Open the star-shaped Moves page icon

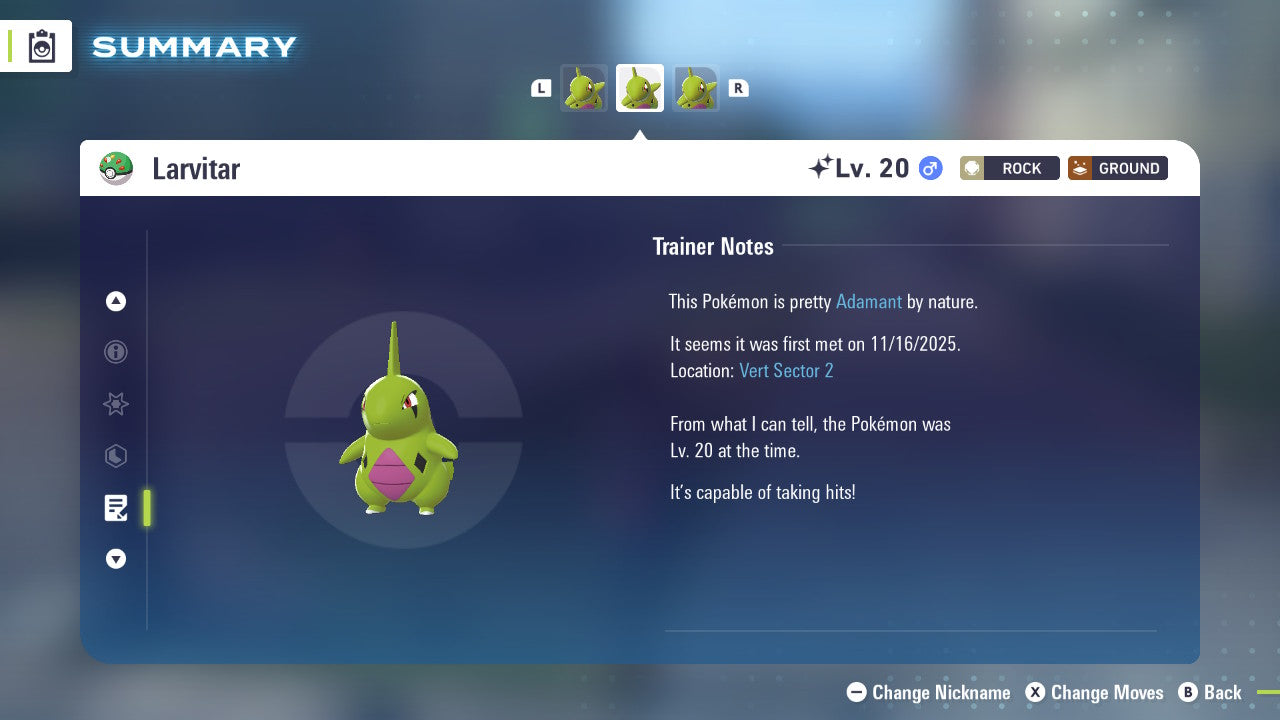(115, 404)
